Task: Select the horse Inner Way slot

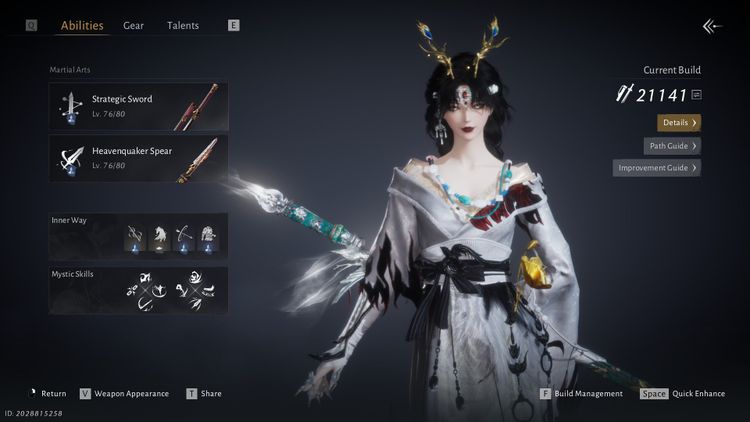Action: [x=158, y=236]
